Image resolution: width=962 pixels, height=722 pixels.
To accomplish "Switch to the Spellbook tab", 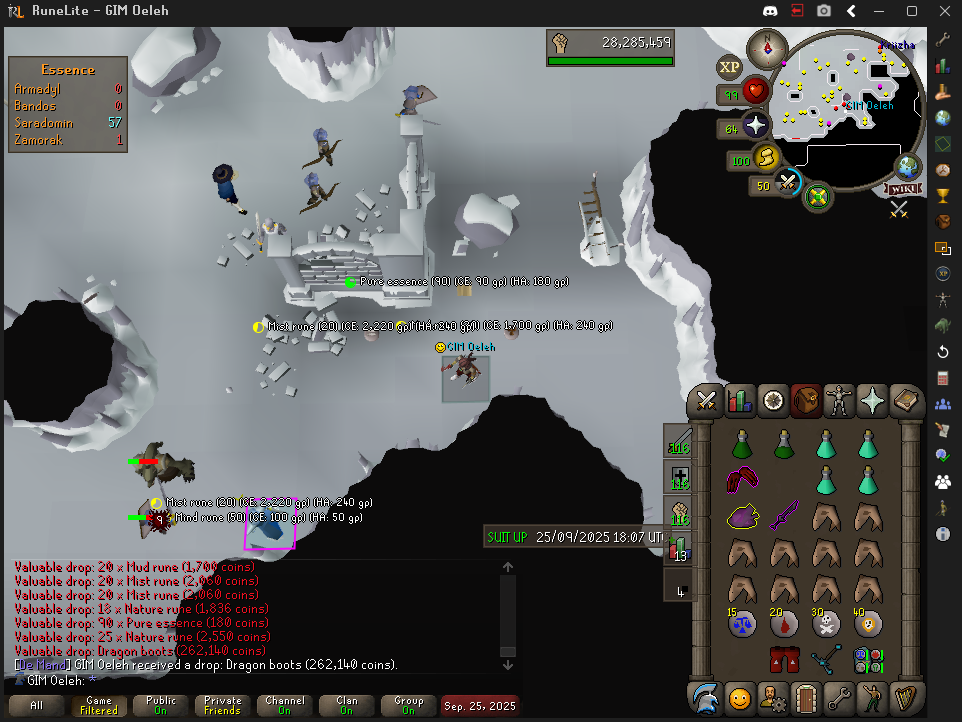I will pyautogui.click(x=906, y=401).
